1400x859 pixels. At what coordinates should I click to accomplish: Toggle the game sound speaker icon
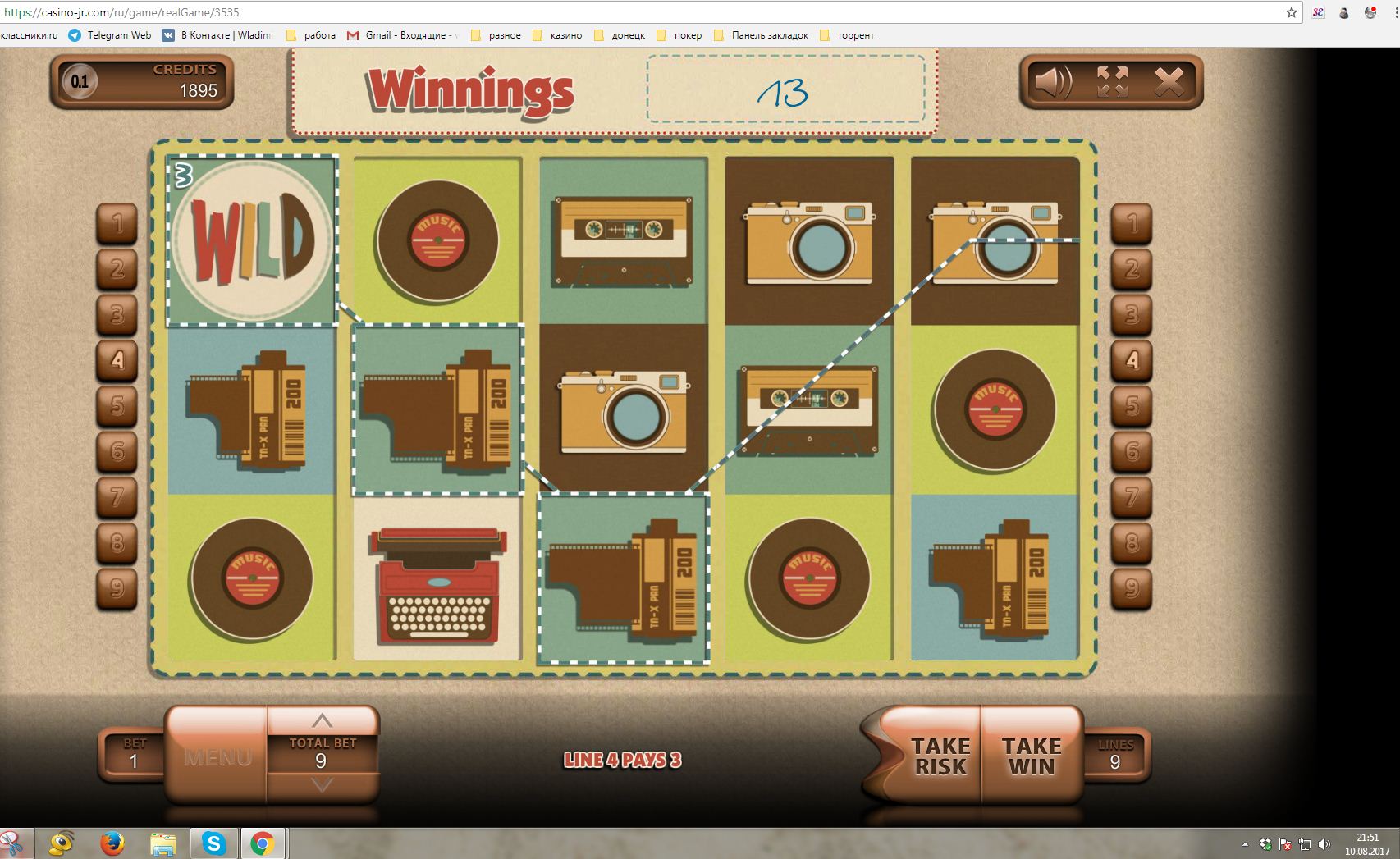pyautogui.click(x=1054, y=82)
